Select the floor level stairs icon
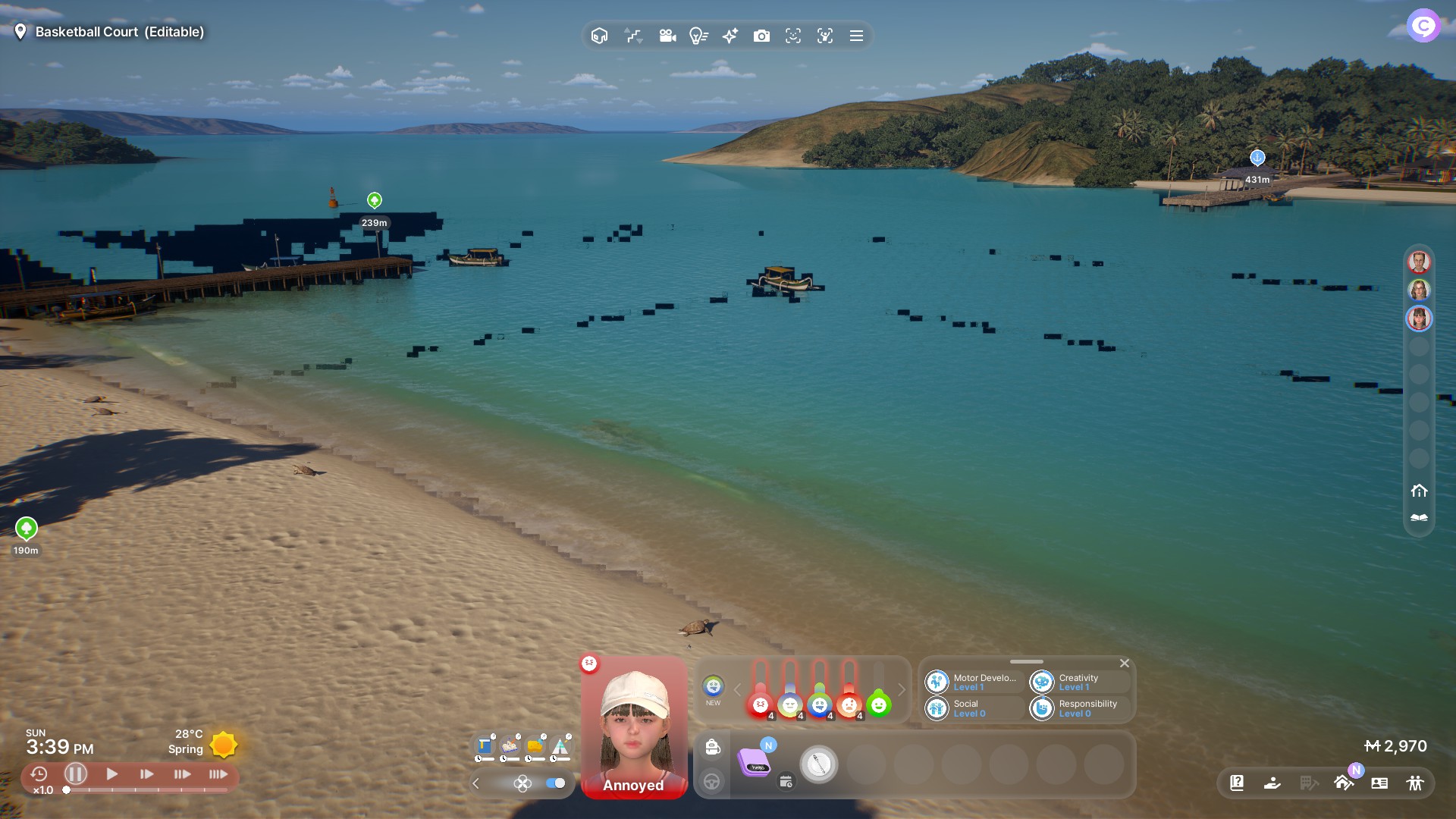 633,36
